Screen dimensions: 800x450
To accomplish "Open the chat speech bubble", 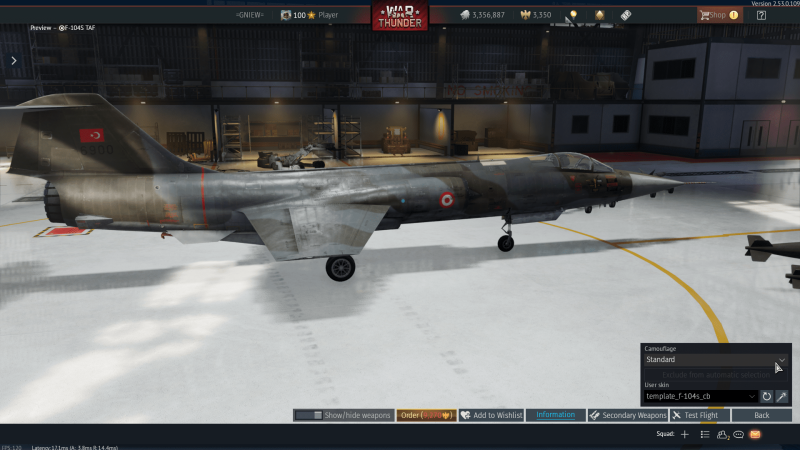I will (738, 434).
